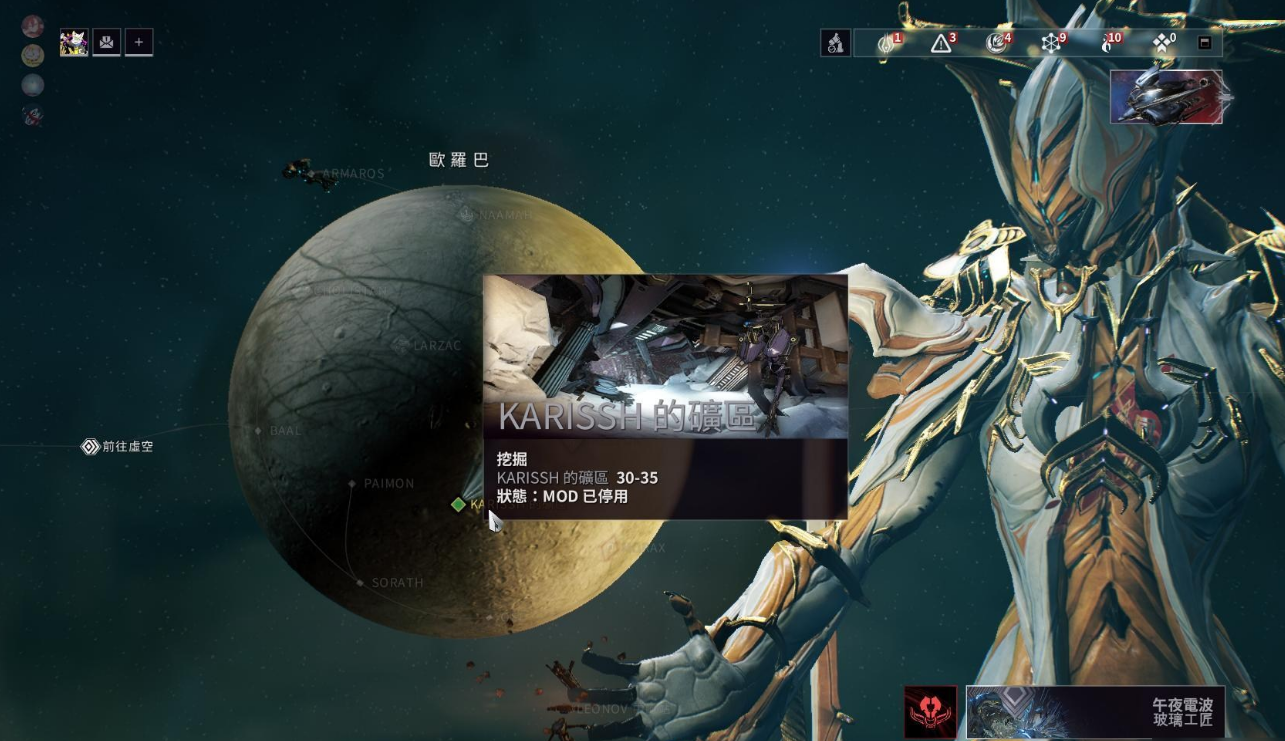Open the inbox envelope icon

click(106, 42)
